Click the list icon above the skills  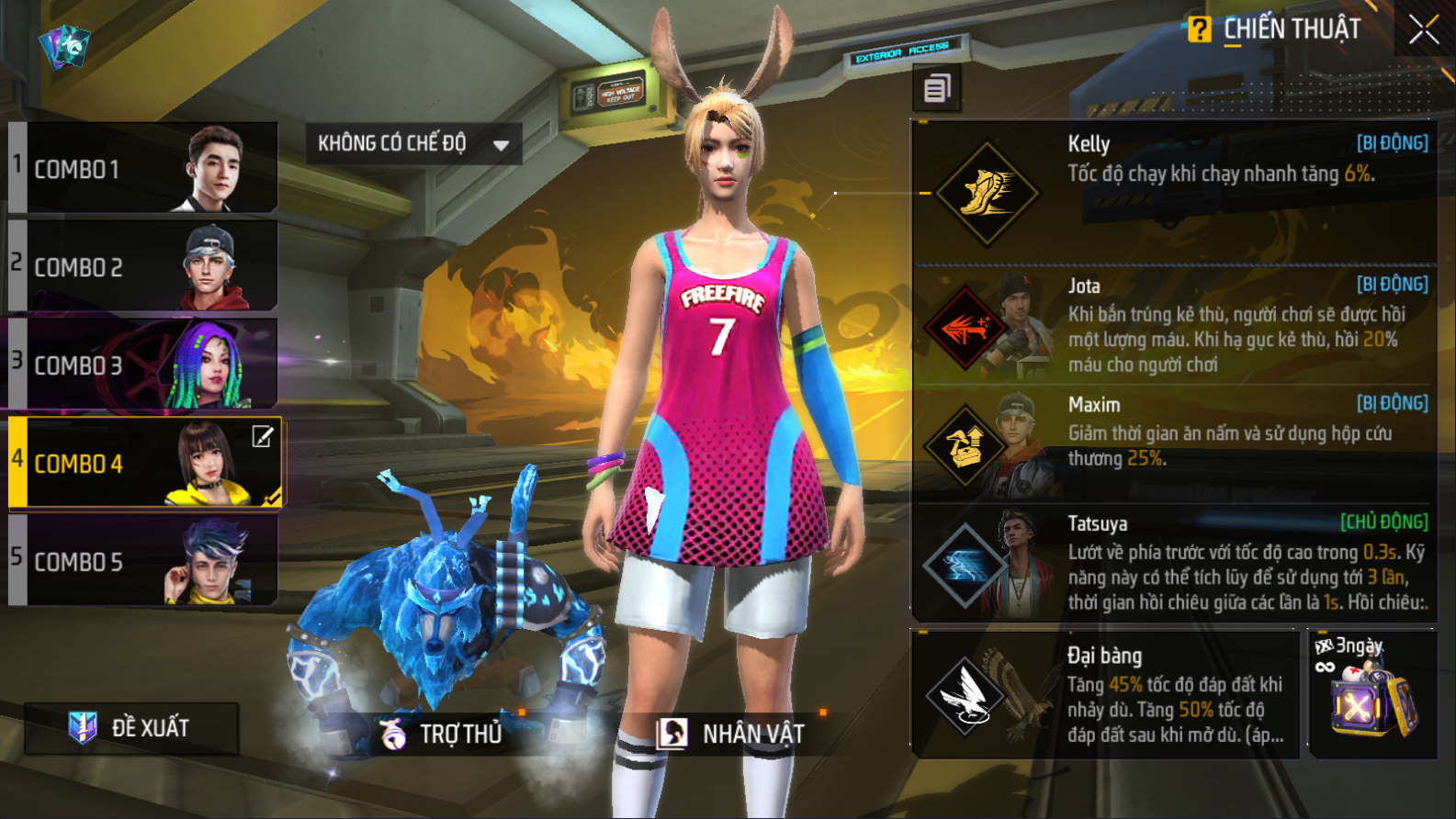tap(937, 89)
